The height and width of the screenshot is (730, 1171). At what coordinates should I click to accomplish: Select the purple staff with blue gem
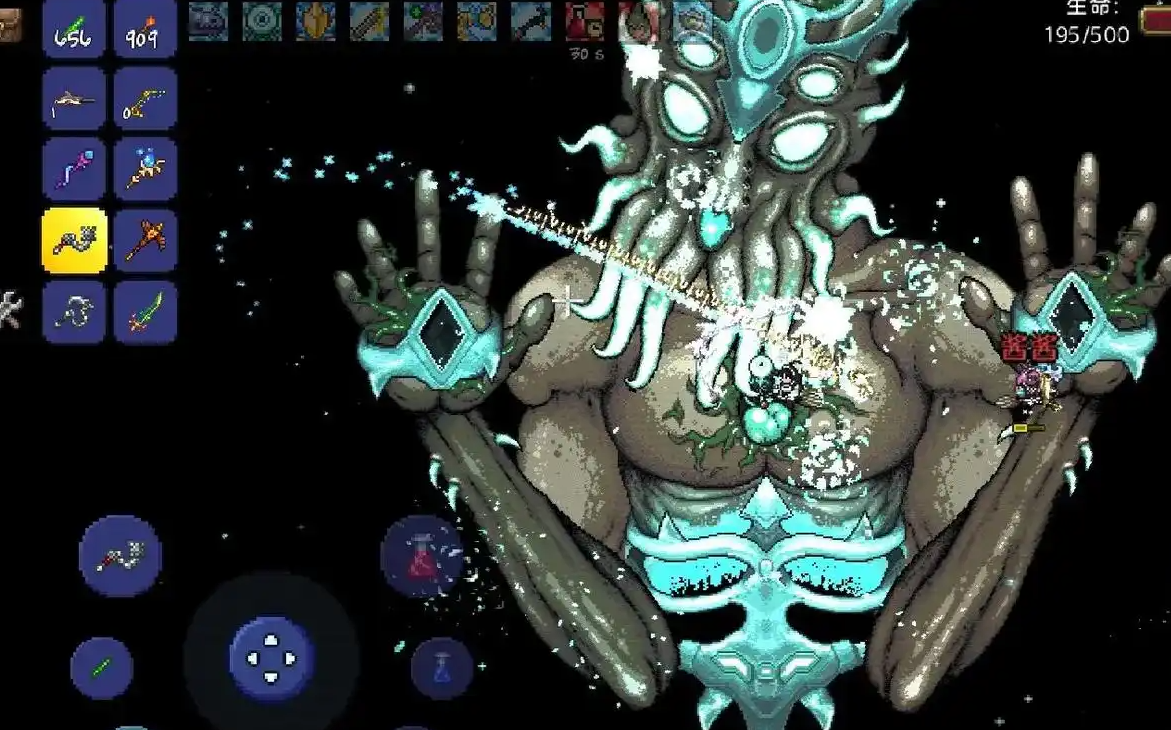[x=74, y=170]
